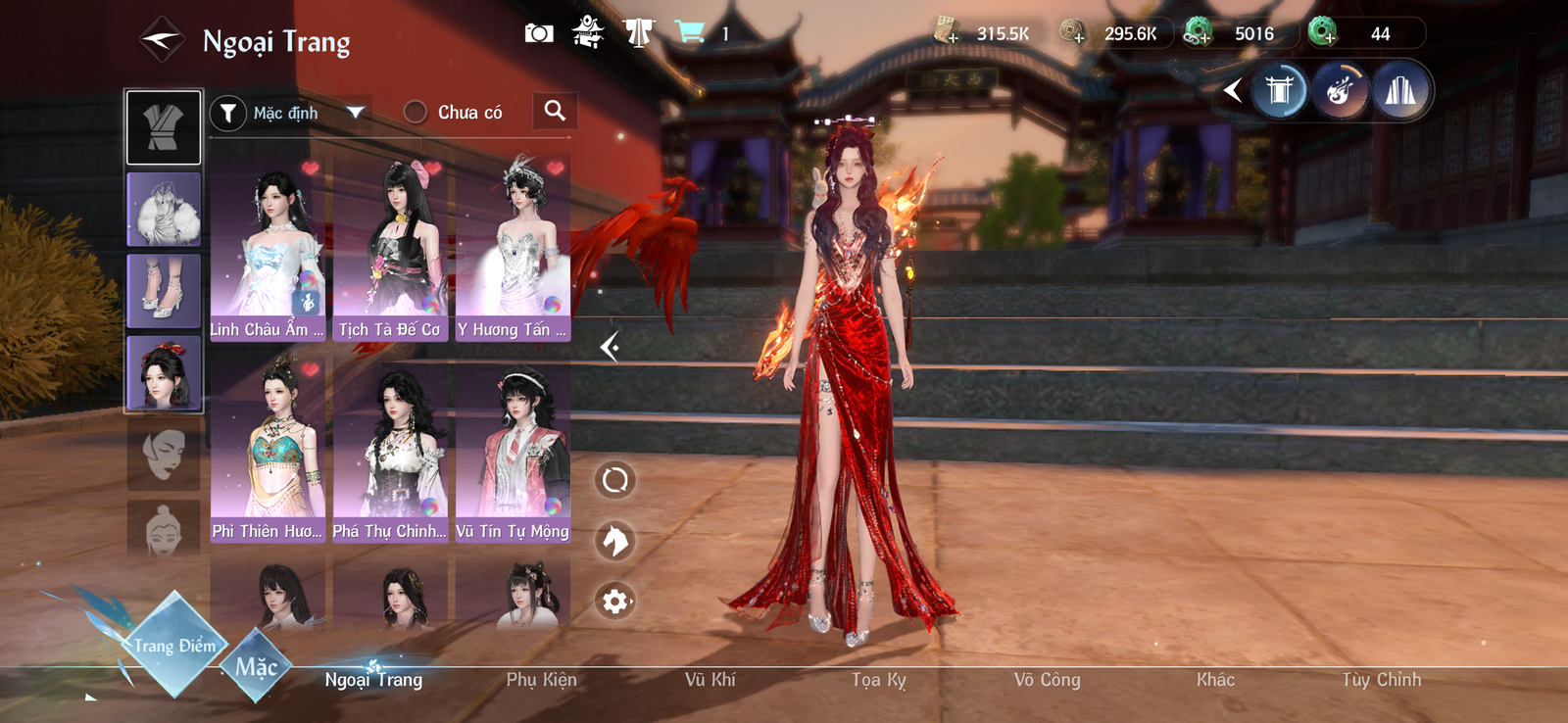Viewport: 1568px width, 723px height.
Task: Open the palanquin event icon beside the camera
Action: point(586,31)
